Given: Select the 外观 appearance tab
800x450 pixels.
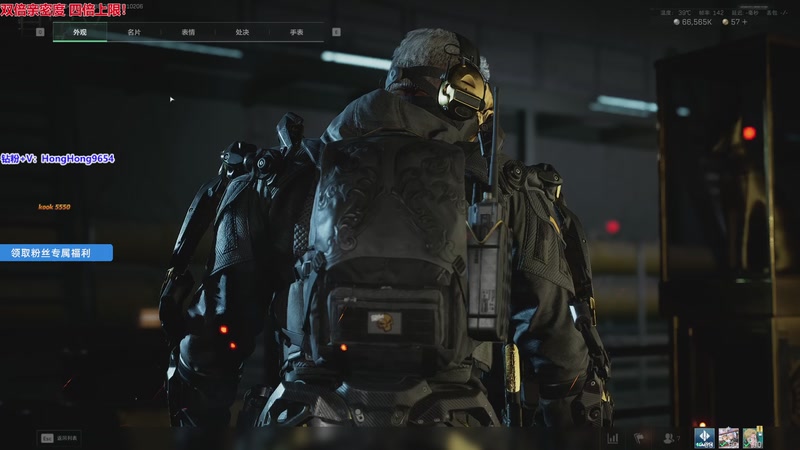Looking at the screenshot, I should 80,32.
